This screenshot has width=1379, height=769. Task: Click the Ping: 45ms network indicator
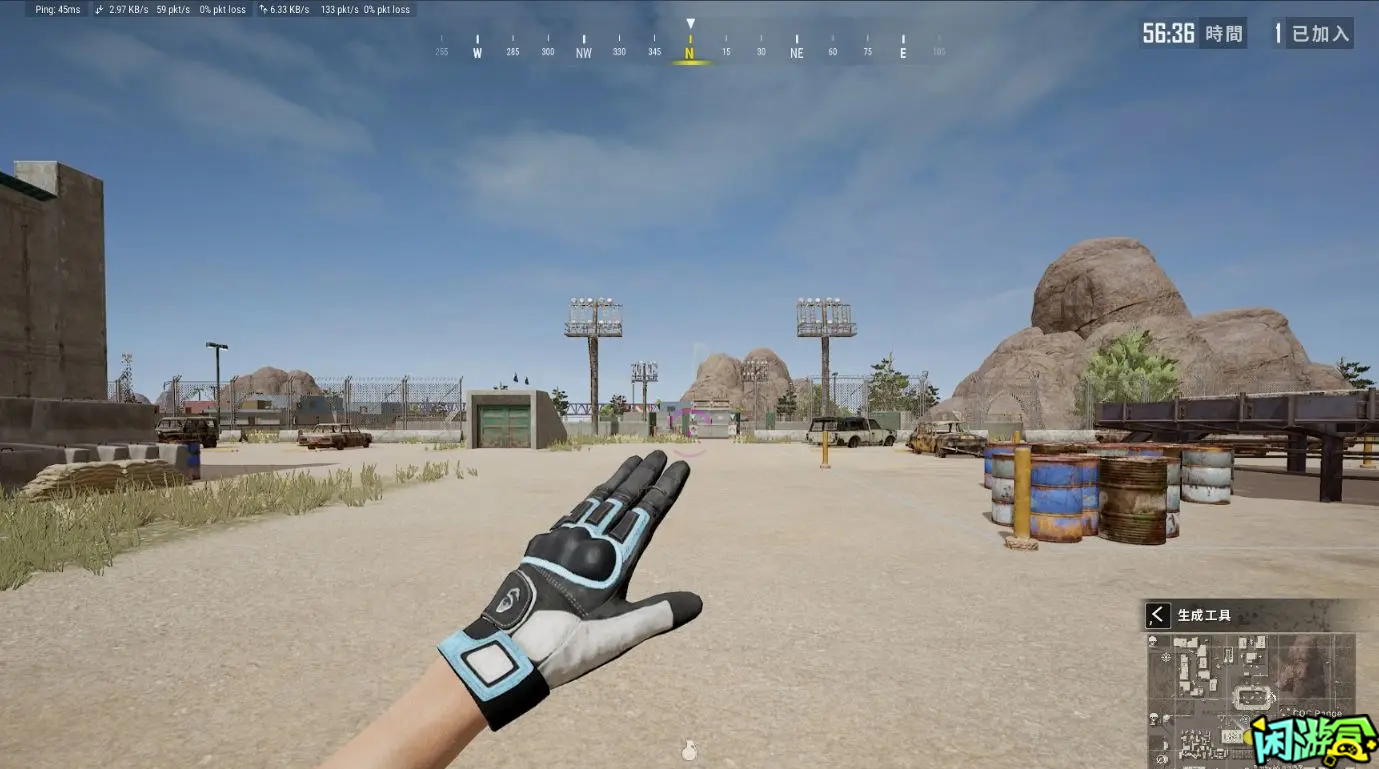tap(56, 9)
